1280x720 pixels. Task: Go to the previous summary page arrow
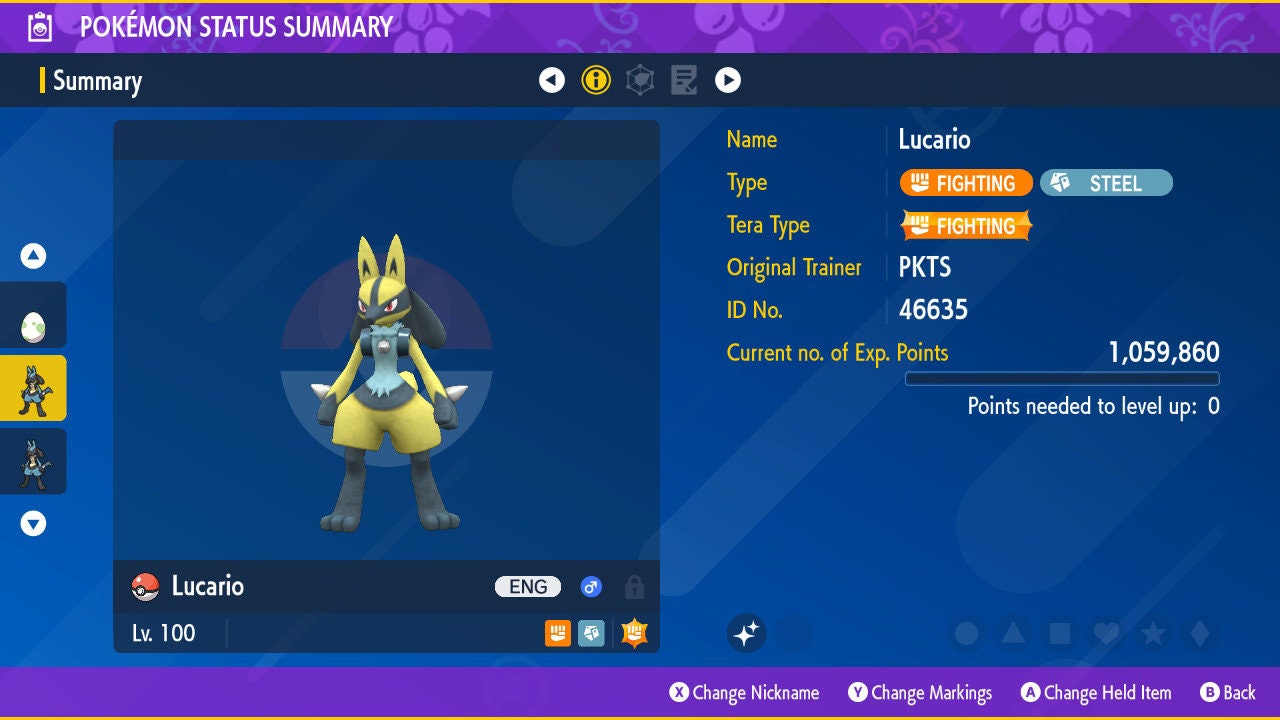[552, 80]
